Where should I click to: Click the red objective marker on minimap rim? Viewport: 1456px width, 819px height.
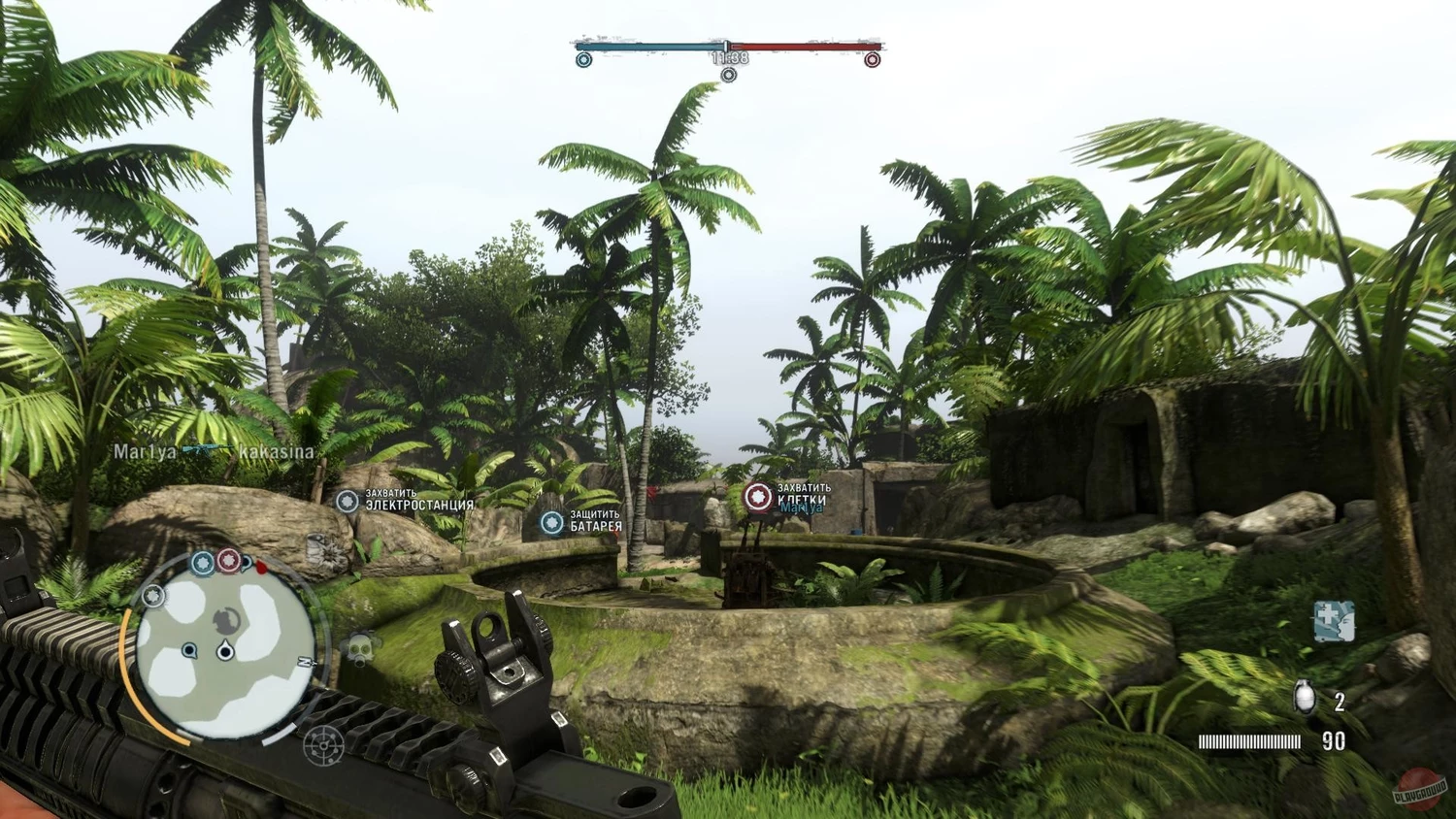tap(229, 561)
